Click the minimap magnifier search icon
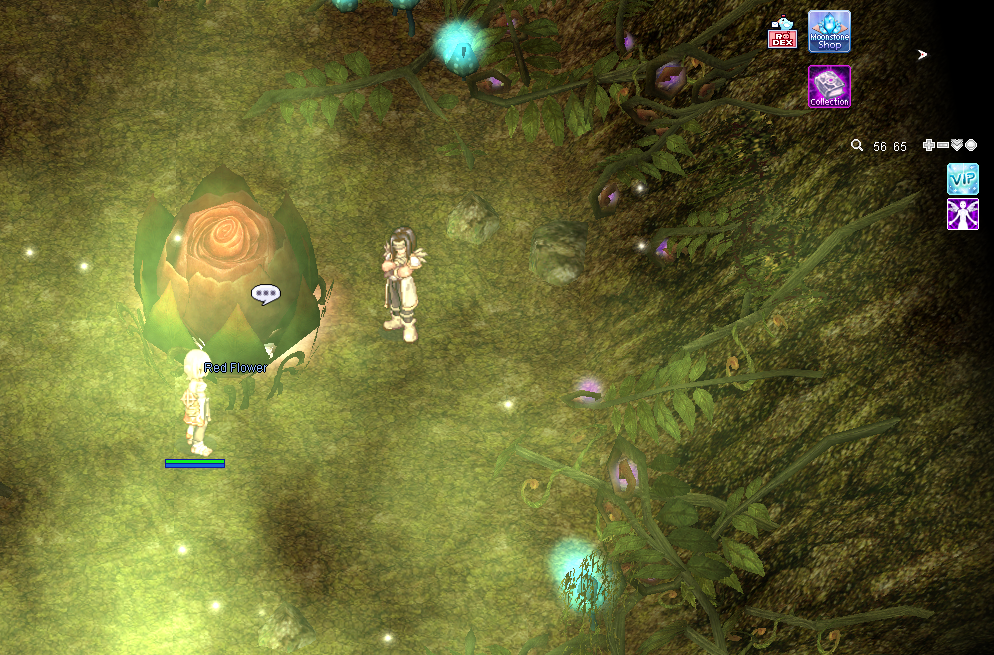The width and height of the screenshot is (994, 655). click(x=857, y=145)
